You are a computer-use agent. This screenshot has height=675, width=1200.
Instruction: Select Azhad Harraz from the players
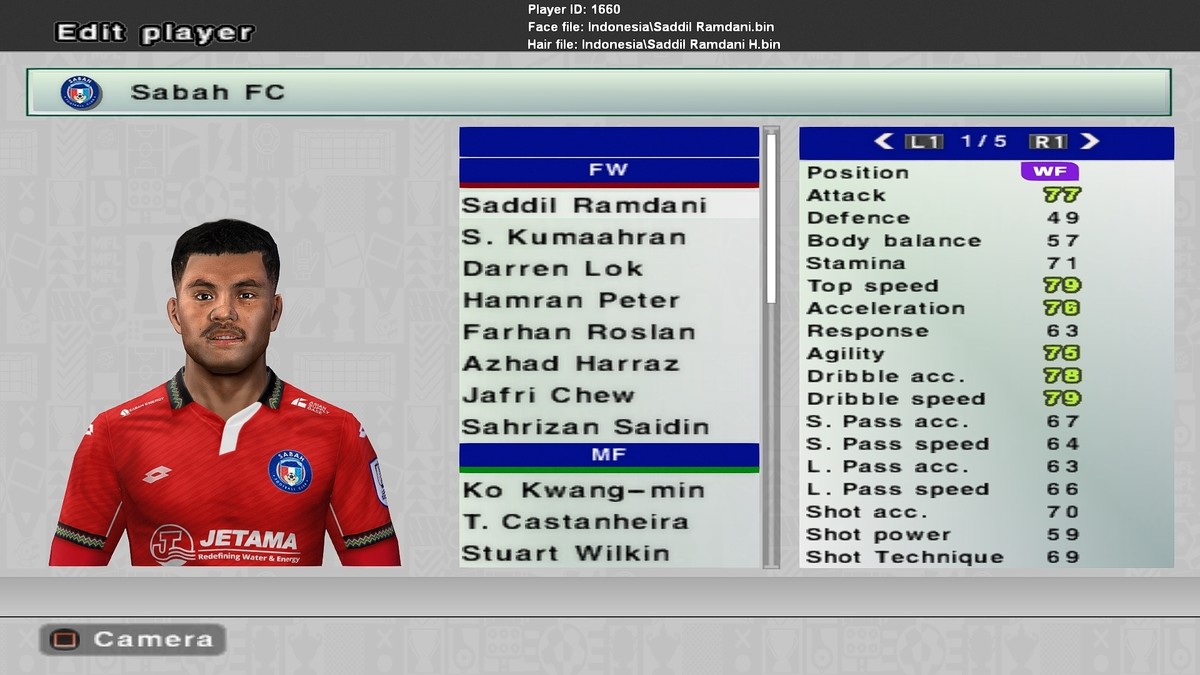tap(571, 363)
